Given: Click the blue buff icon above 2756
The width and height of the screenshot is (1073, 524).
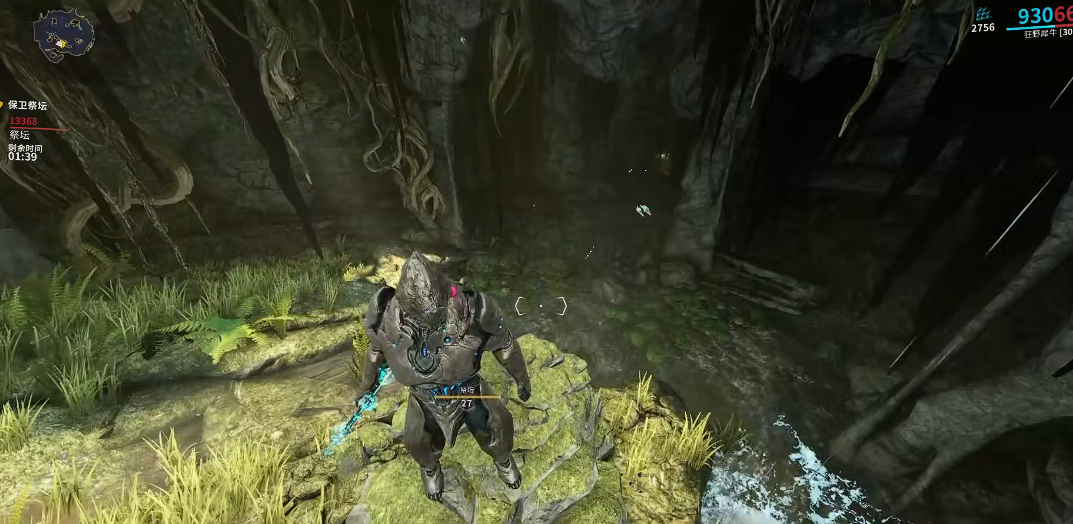Looking at the screenshot, I should point(983,14).
